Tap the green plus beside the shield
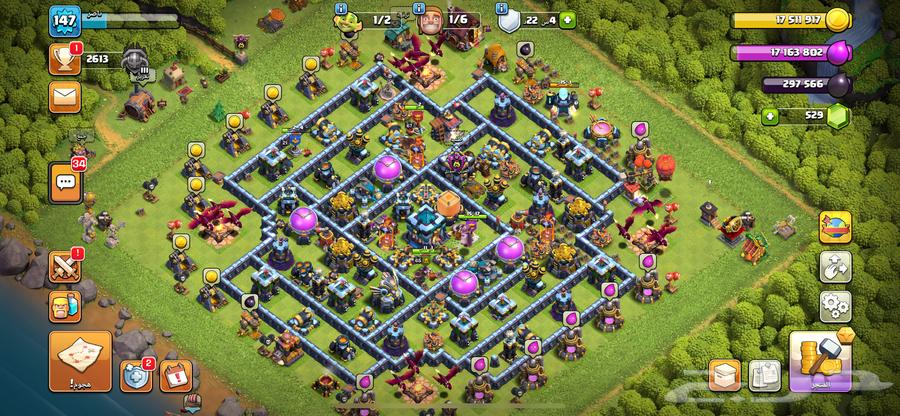The width and height of the screenshot is (900, 416). (569, 19)
